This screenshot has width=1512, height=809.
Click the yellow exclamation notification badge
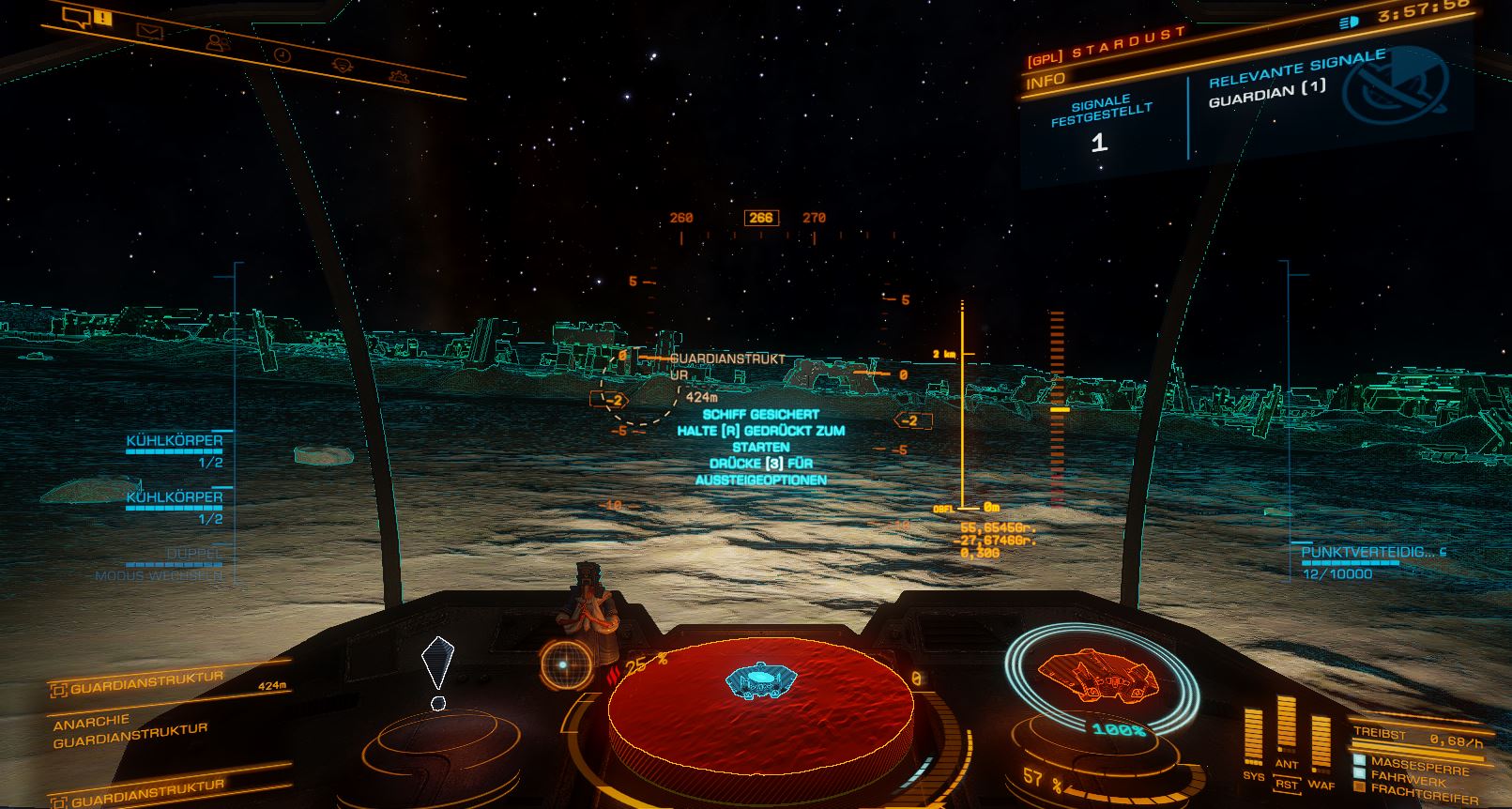[x=102, y=19]
